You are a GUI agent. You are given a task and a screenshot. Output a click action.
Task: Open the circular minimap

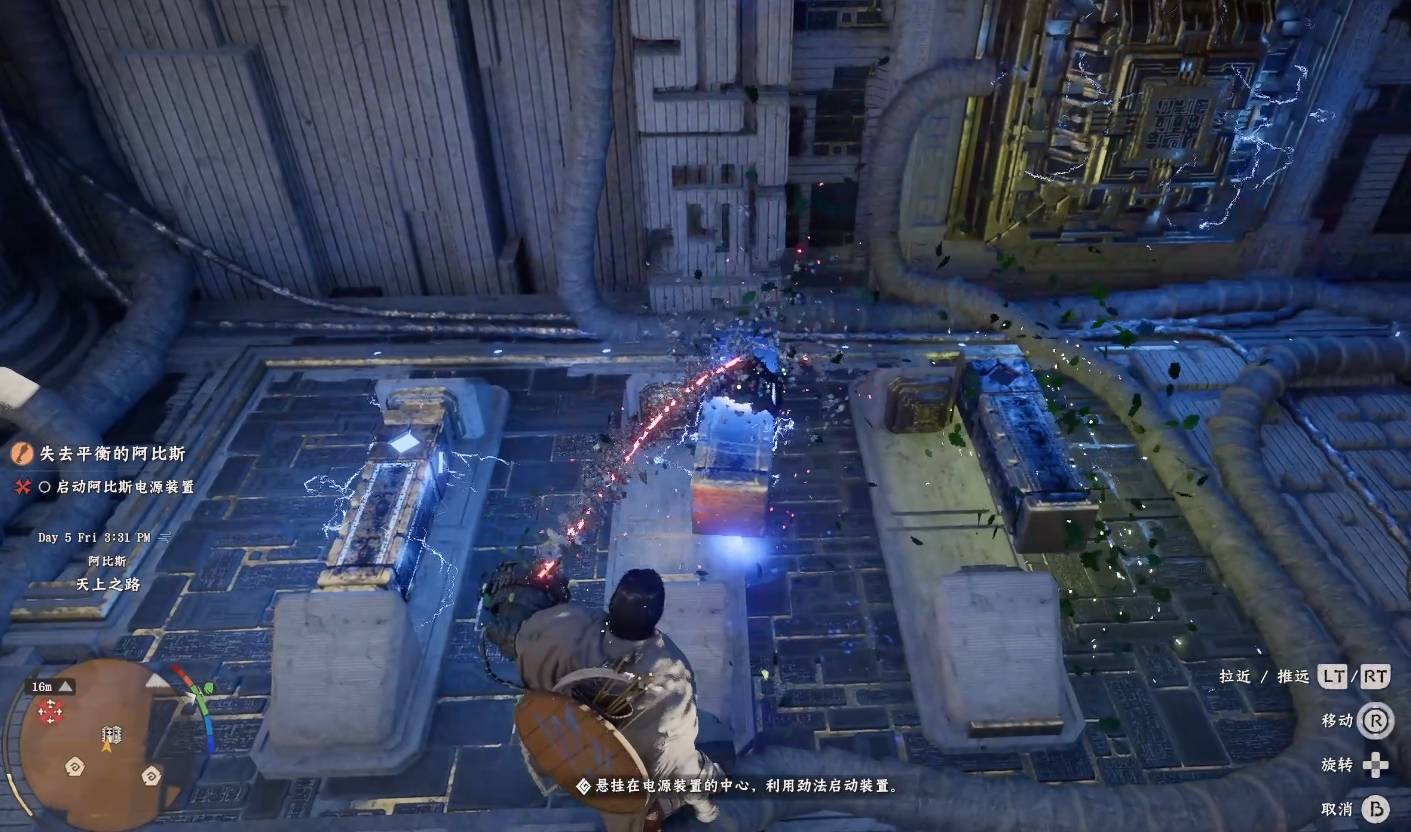pos(108,740)
